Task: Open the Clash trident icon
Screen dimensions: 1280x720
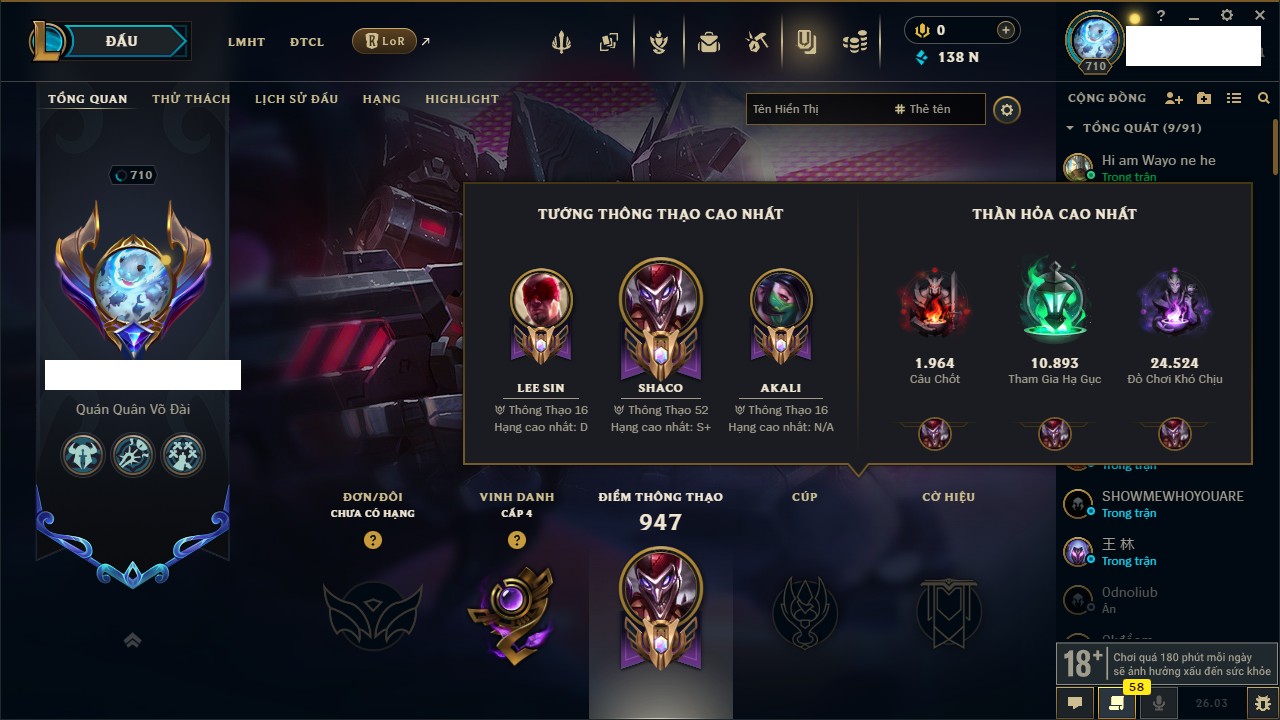Action: click(561, 42)
